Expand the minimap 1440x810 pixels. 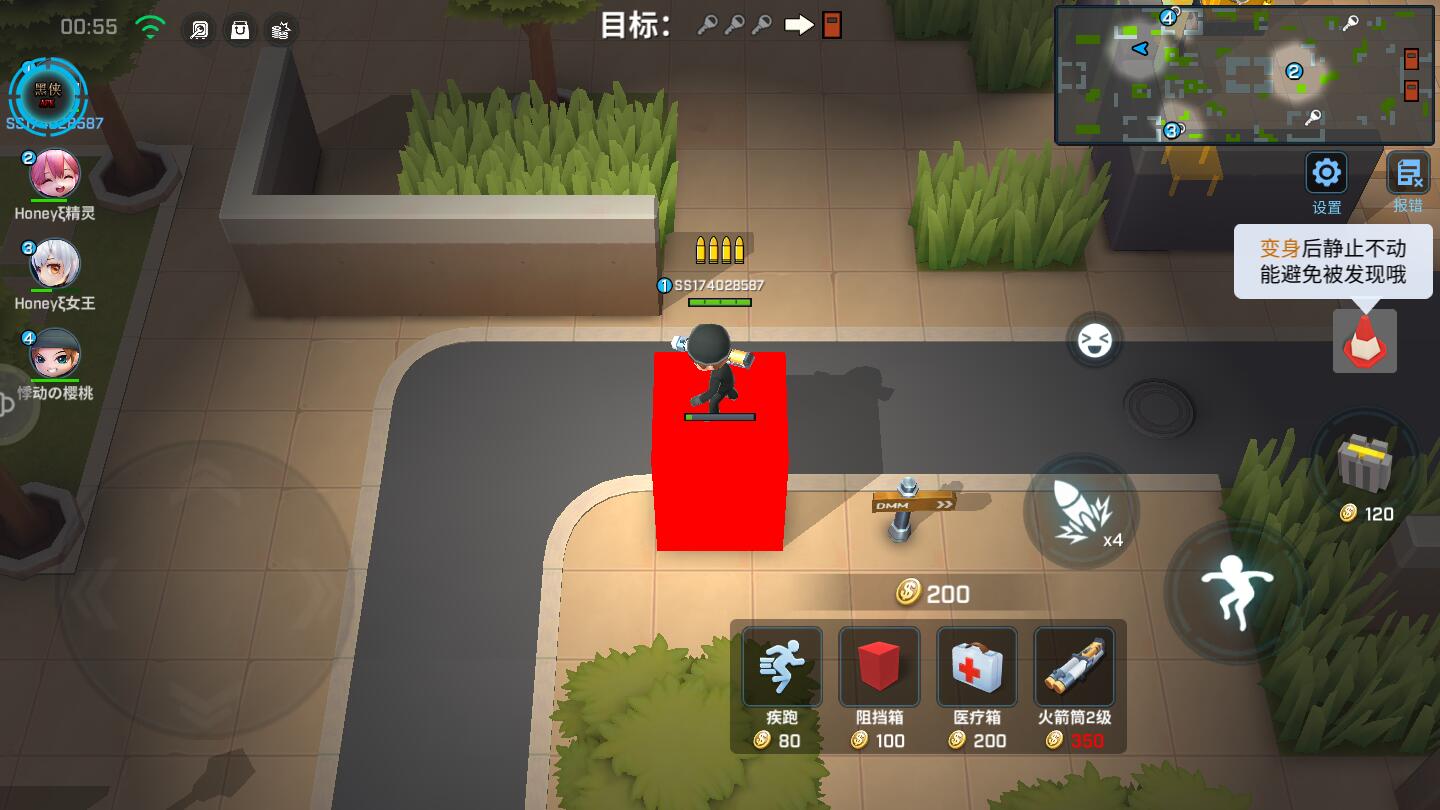[x=1245, y=75]
